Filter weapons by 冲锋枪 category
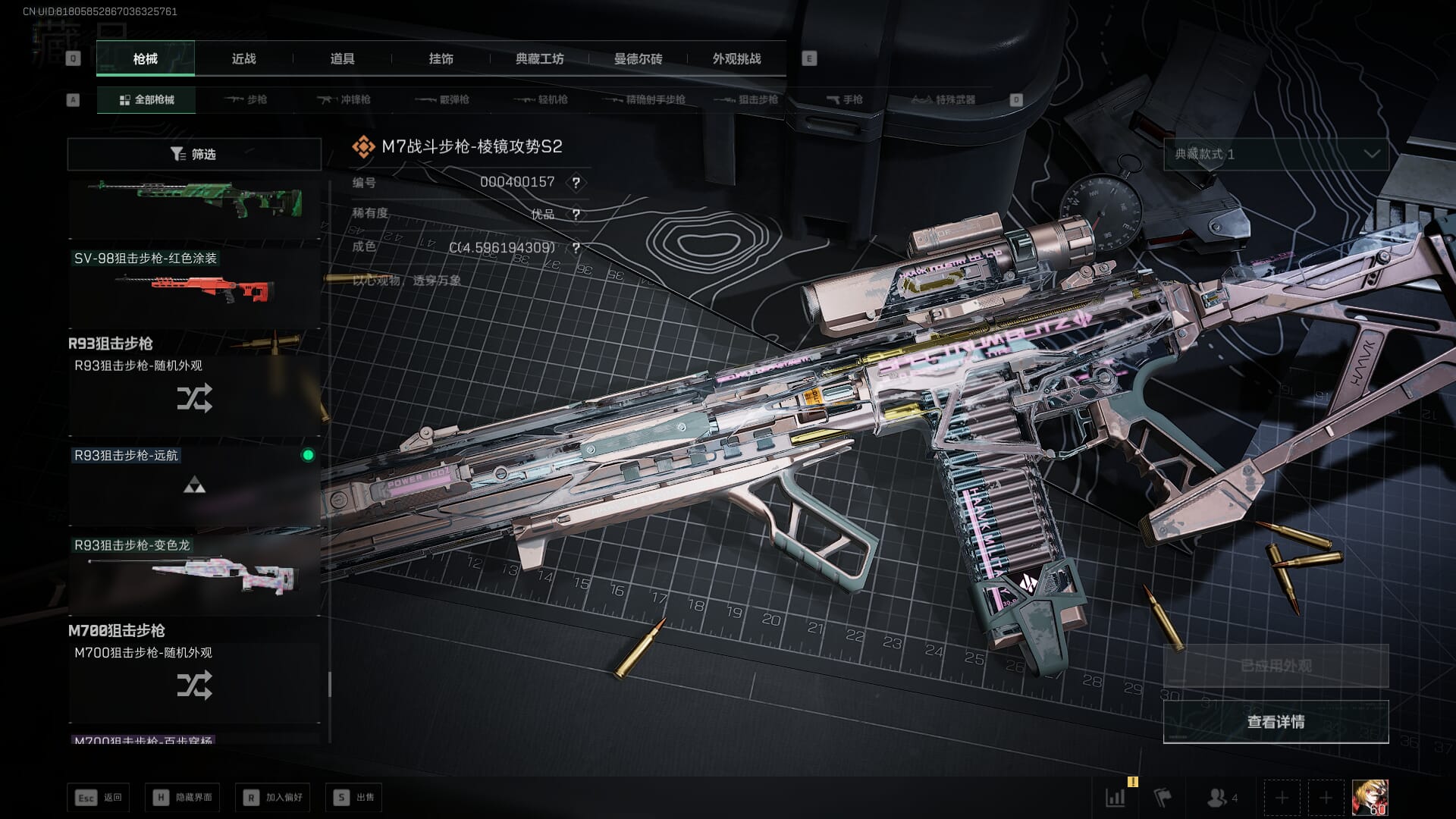This screenshot has width=1456, height=819. click(344, 99)
